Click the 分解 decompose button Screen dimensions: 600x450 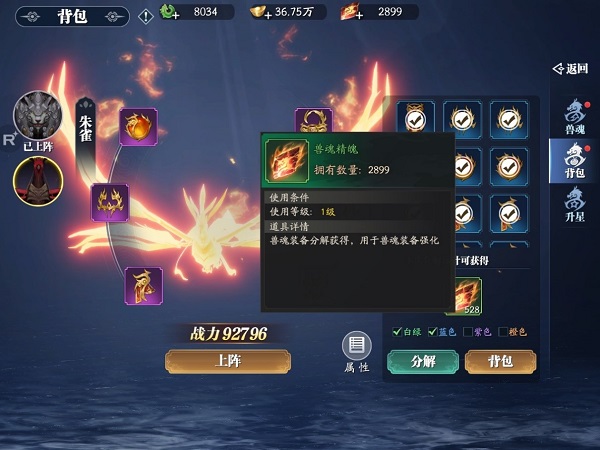(422, 361)
